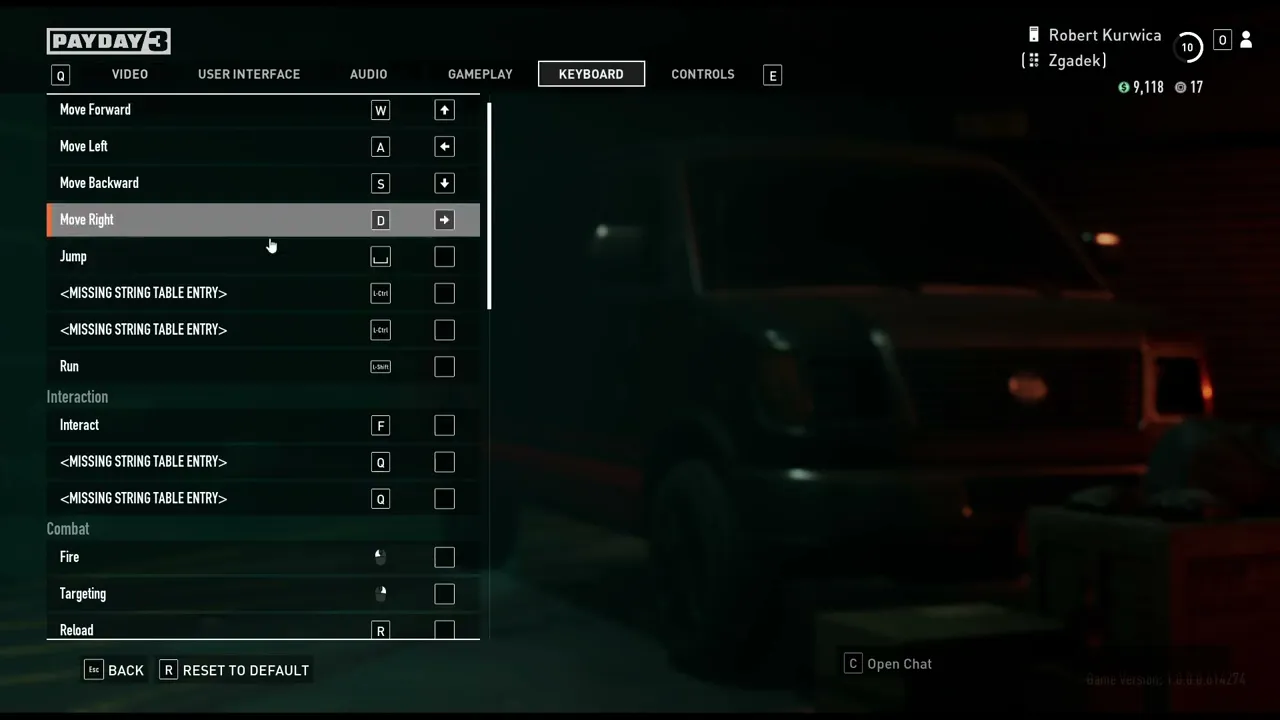Viewport: 1280px width, 720px height.
Task: Open the User Interface tab
Action: [x=249, y=74]
